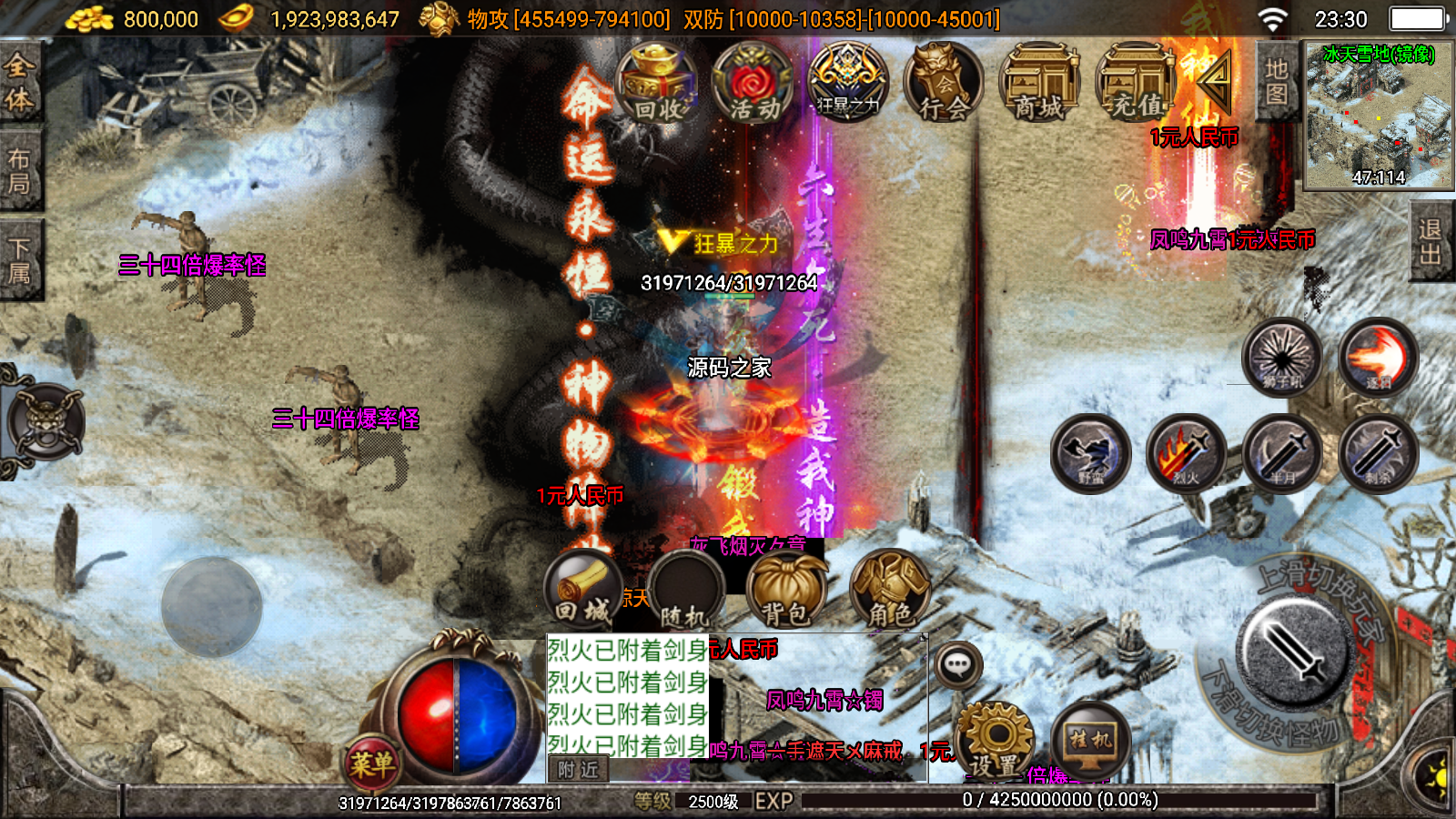Viewport: 1456px width, 819px height.
Task: Open the 充值 recharge page
Action: (x=1136, y=84)
